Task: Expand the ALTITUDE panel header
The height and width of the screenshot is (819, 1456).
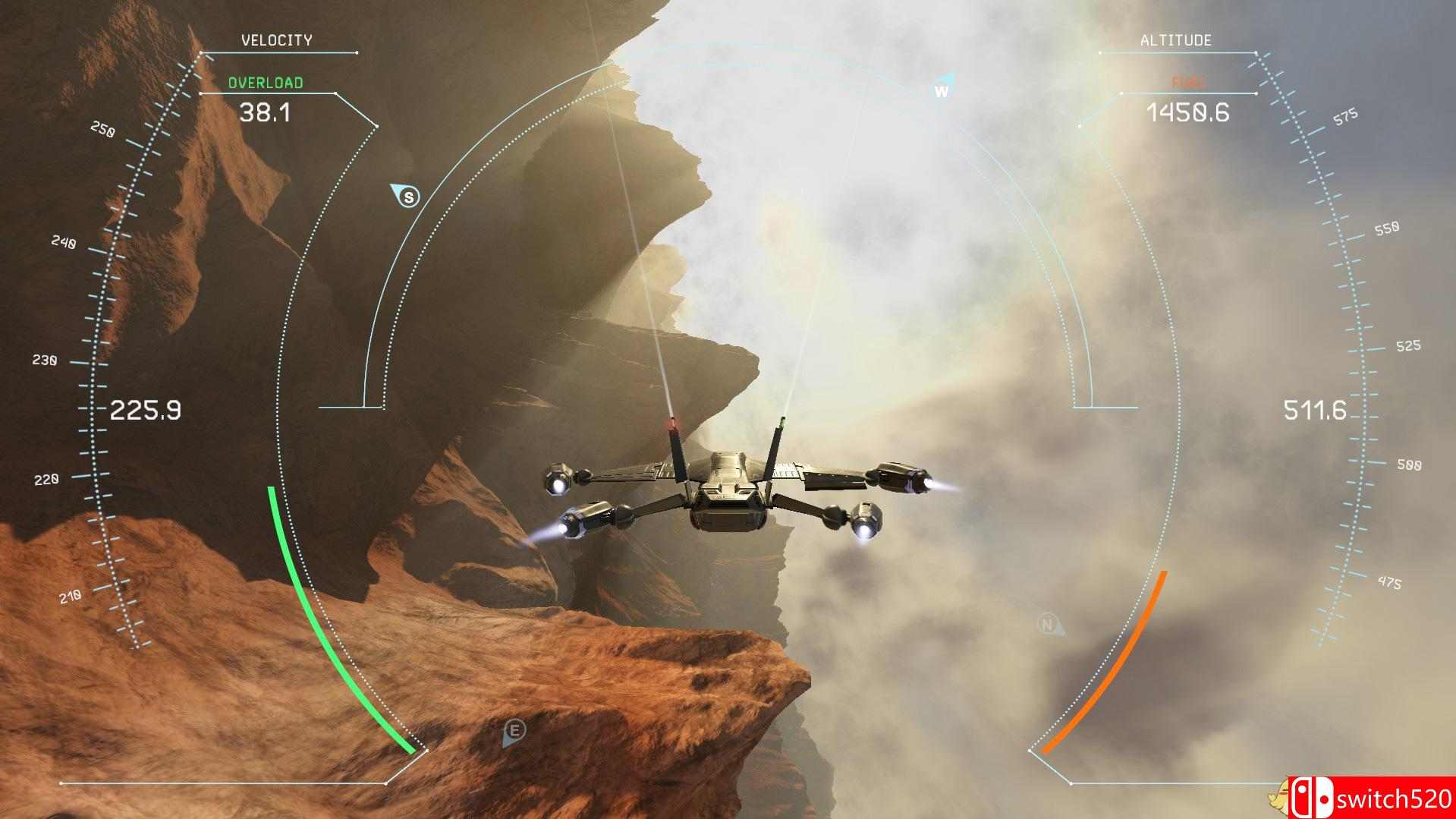Action: 1176,40
